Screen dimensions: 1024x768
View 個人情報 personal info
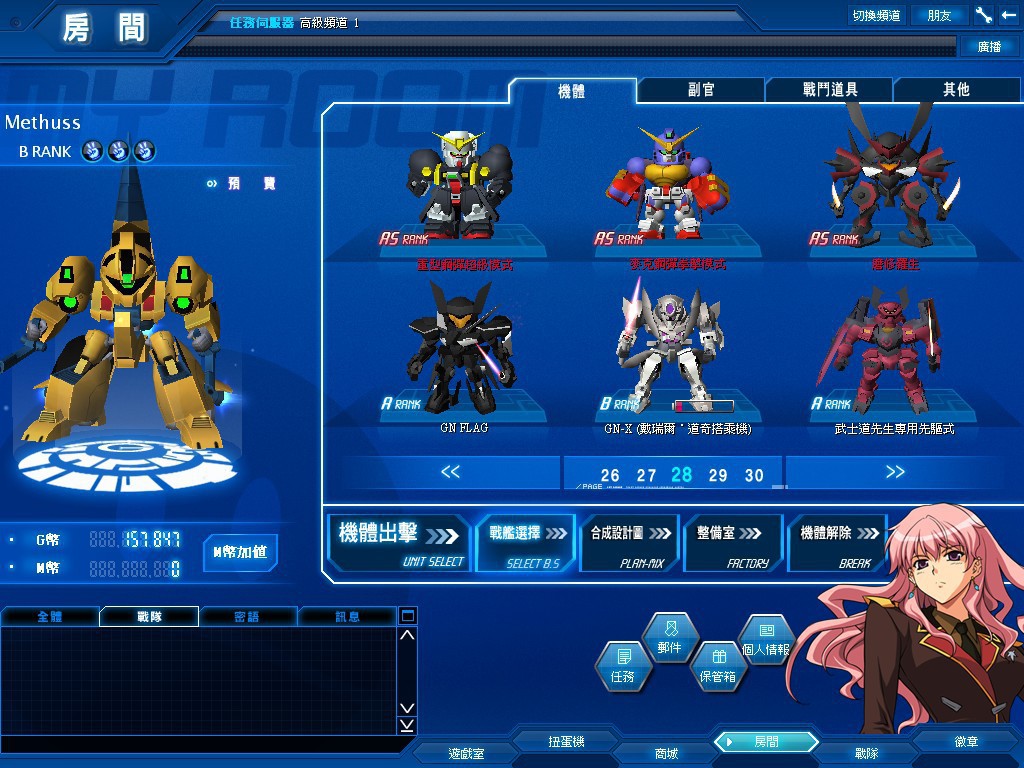click(x=766, y=640)
